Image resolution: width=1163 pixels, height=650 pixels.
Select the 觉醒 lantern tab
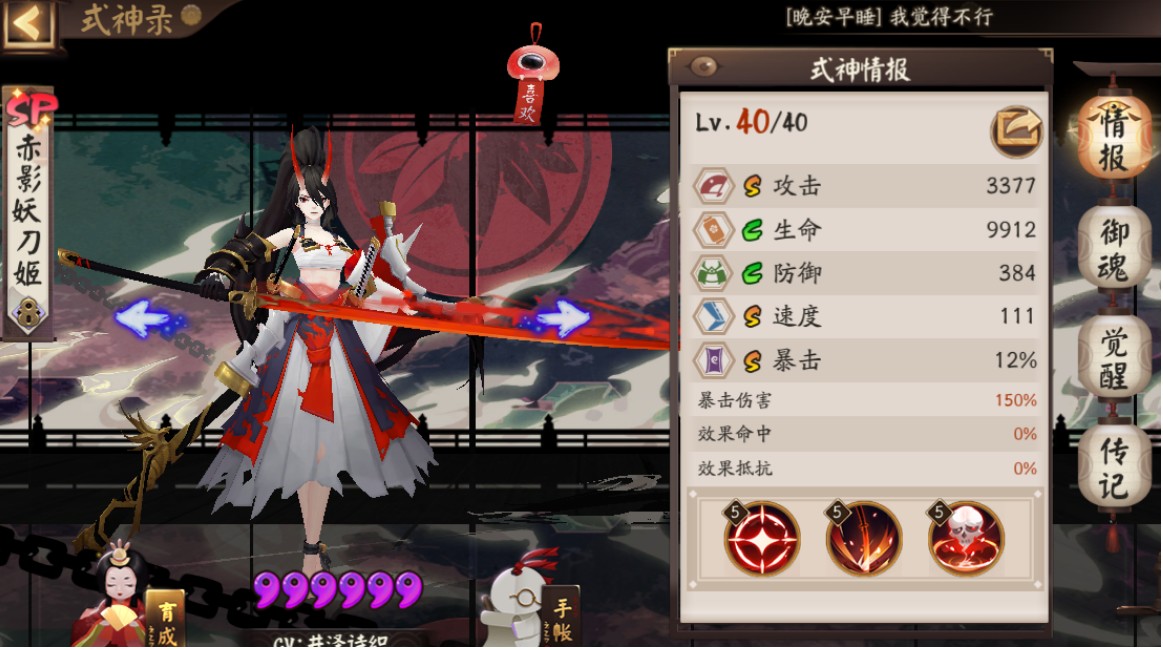point(1113,356)
